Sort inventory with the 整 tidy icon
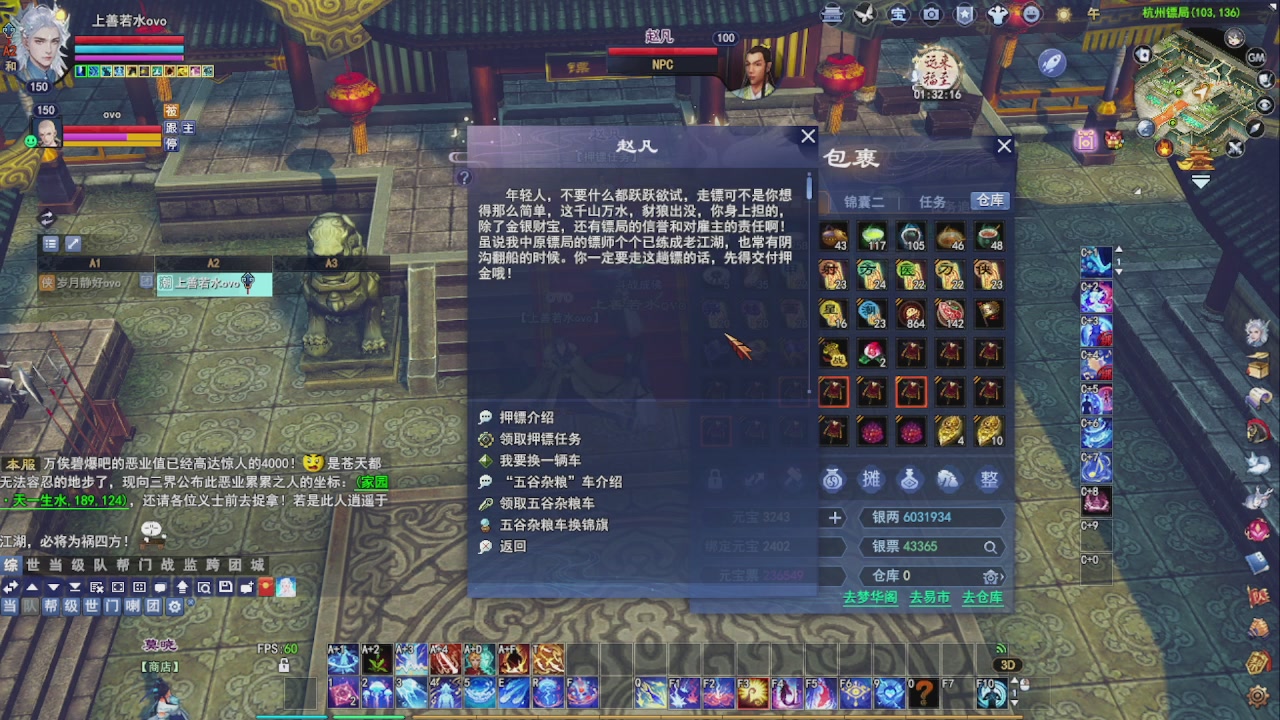The height and width of the screenshot is (720, 1280). 988,478
